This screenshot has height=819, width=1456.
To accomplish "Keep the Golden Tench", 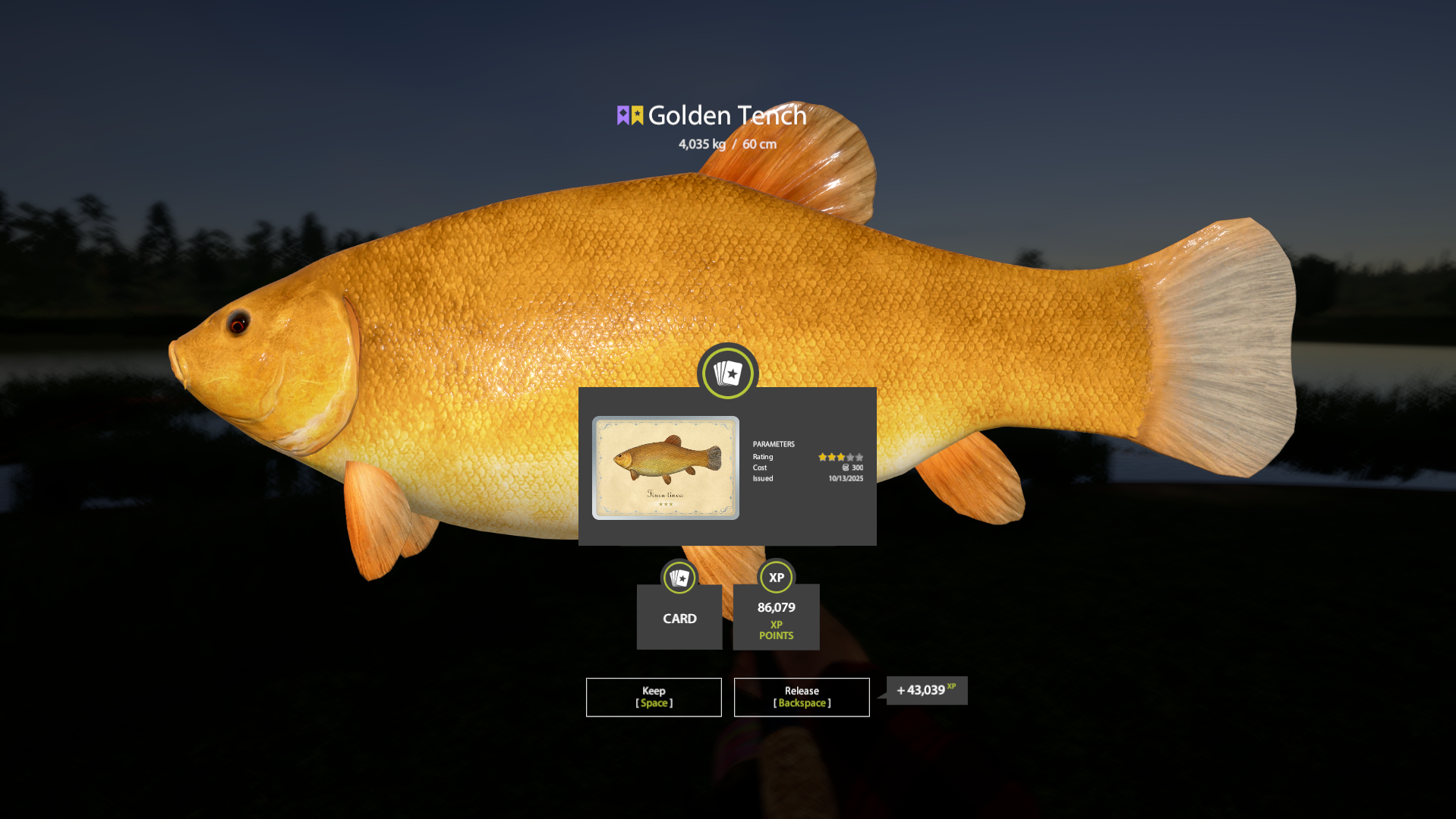I will [654, 697].
